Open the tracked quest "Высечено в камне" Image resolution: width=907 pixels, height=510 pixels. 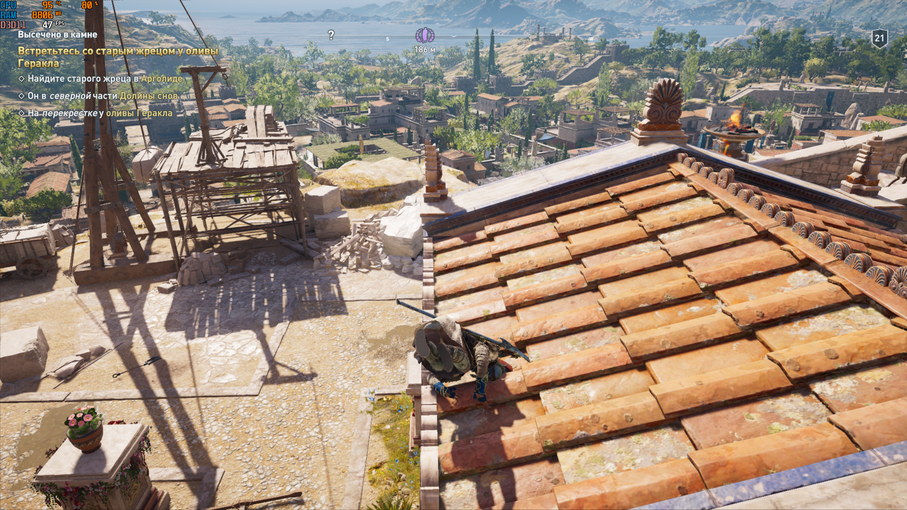(57, 34)
